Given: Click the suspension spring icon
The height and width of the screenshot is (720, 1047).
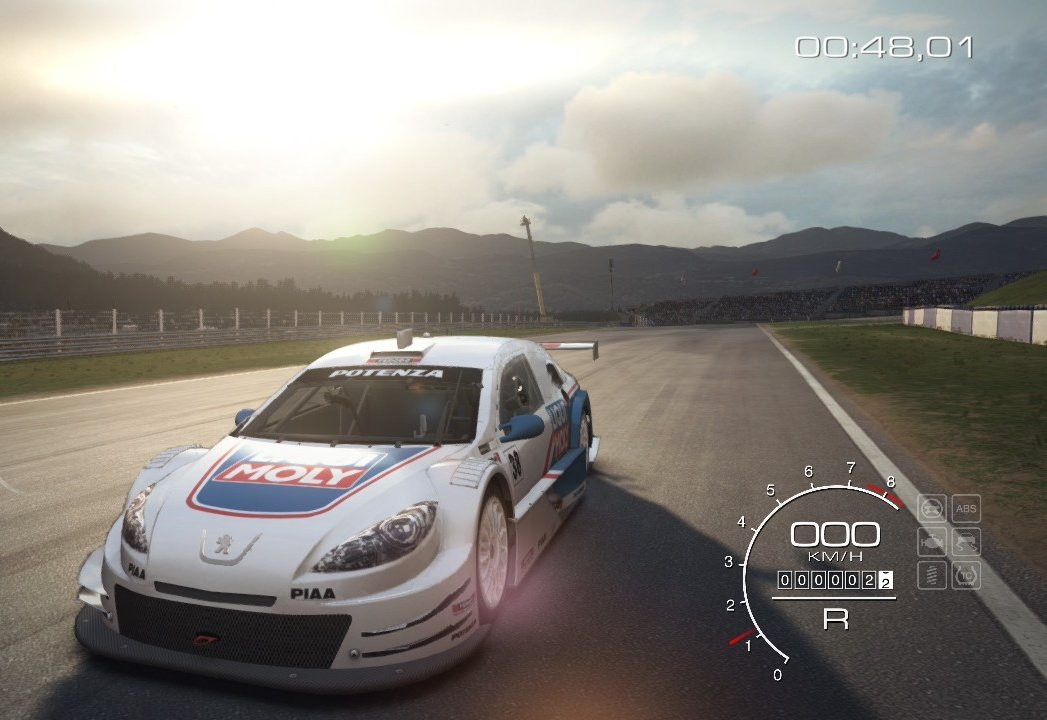Looking at the screenshot, I should pyautogui.click(x=932, y=575).
